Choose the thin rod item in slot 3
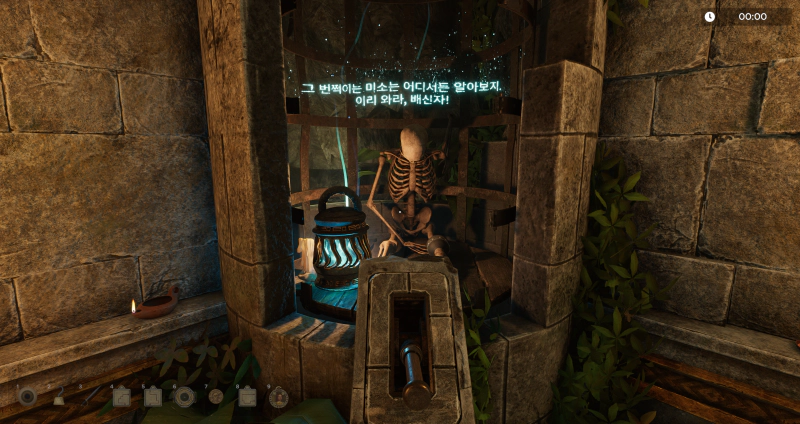The image size is (800, 424). coord(90,397)
